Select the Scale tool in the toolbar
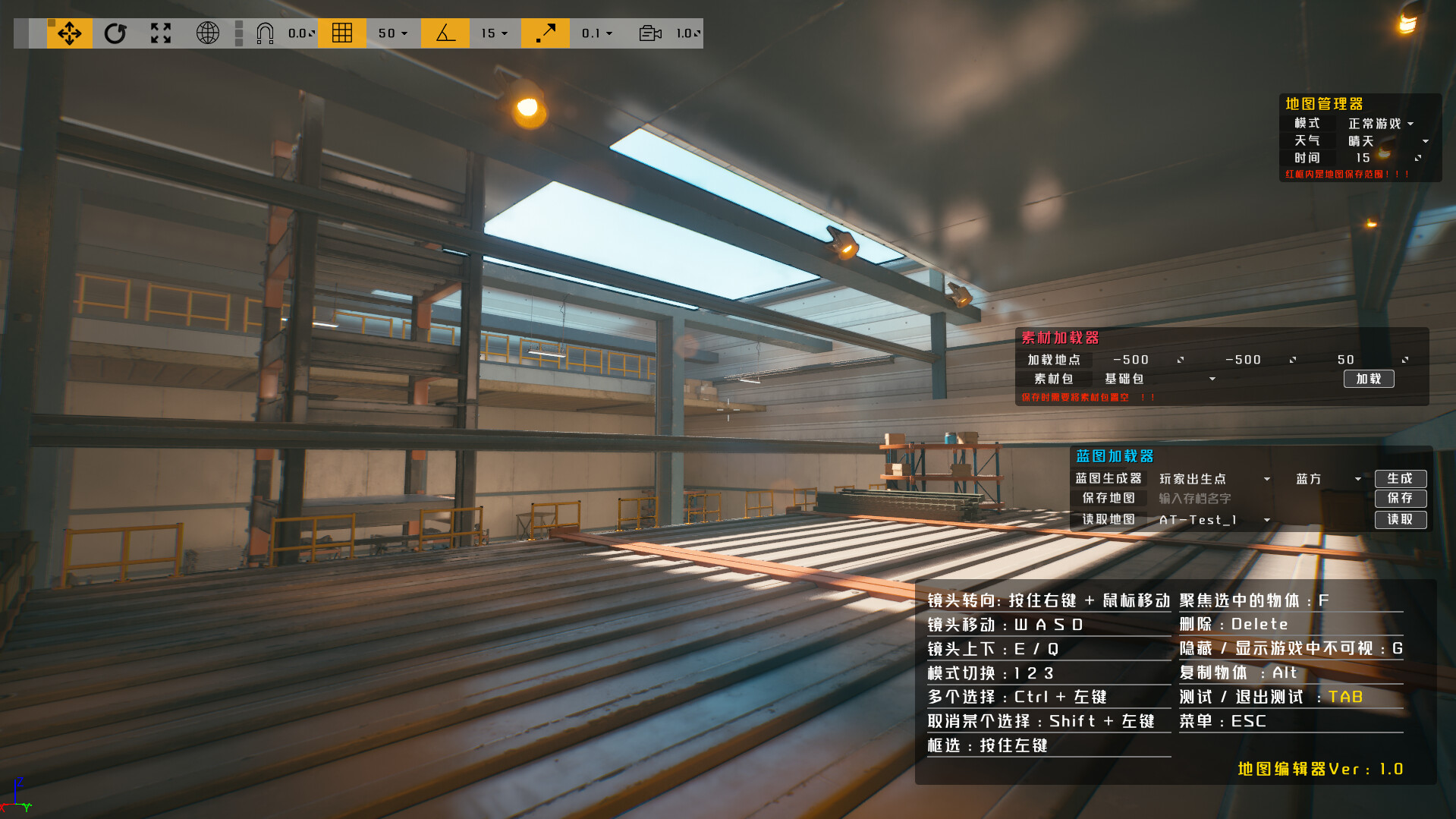The image size is (1456, 819). tap(159, 33)
